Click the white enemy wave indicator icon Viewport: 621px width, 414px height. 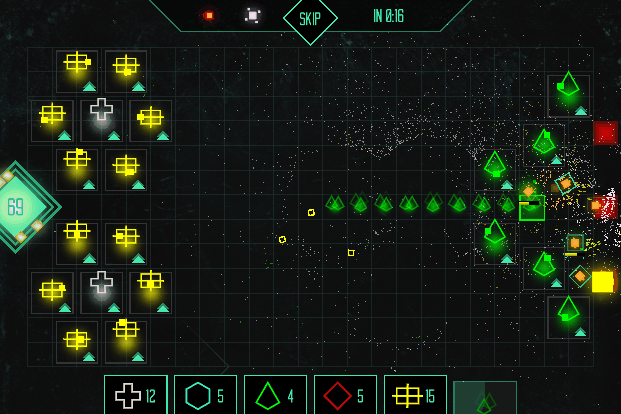(x=253, y=15)
